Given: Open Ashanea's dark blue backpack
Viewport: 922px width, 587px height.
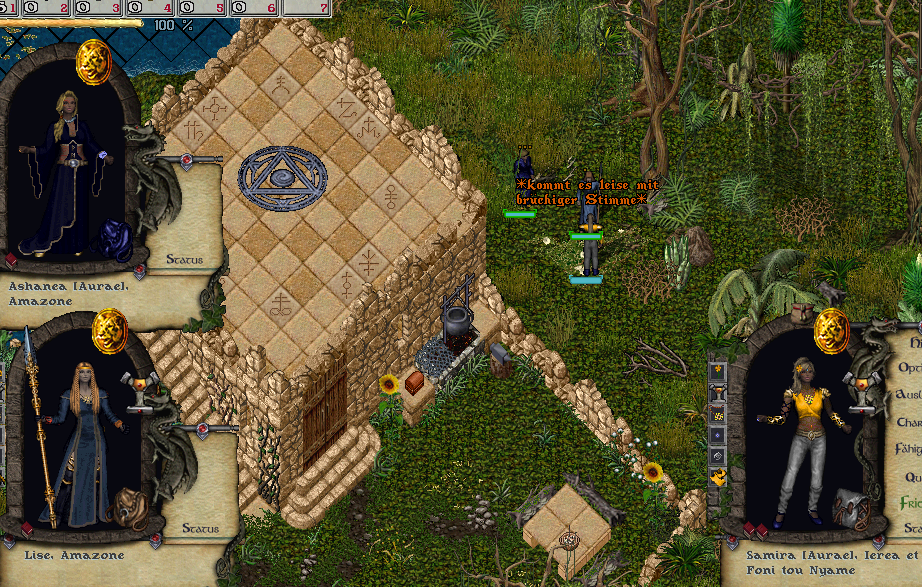Looking at the screenshot, I should [112, 240].
